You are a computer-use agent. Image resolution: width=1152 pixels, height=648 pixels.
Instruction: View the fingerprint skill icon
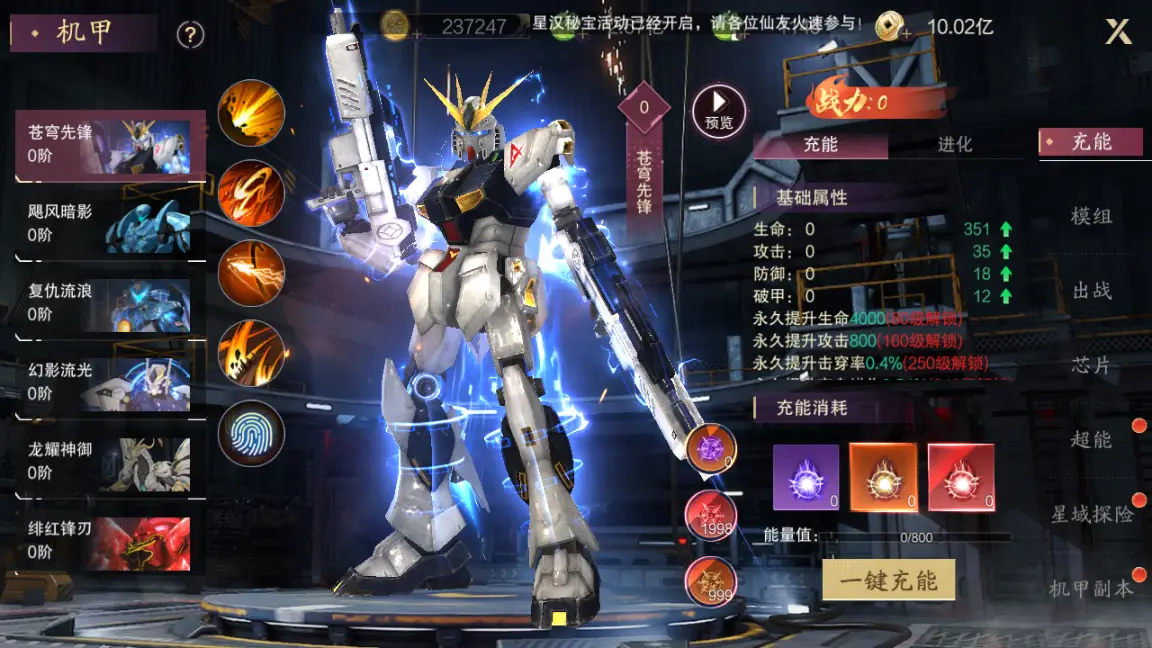click(x=251, y=433)
